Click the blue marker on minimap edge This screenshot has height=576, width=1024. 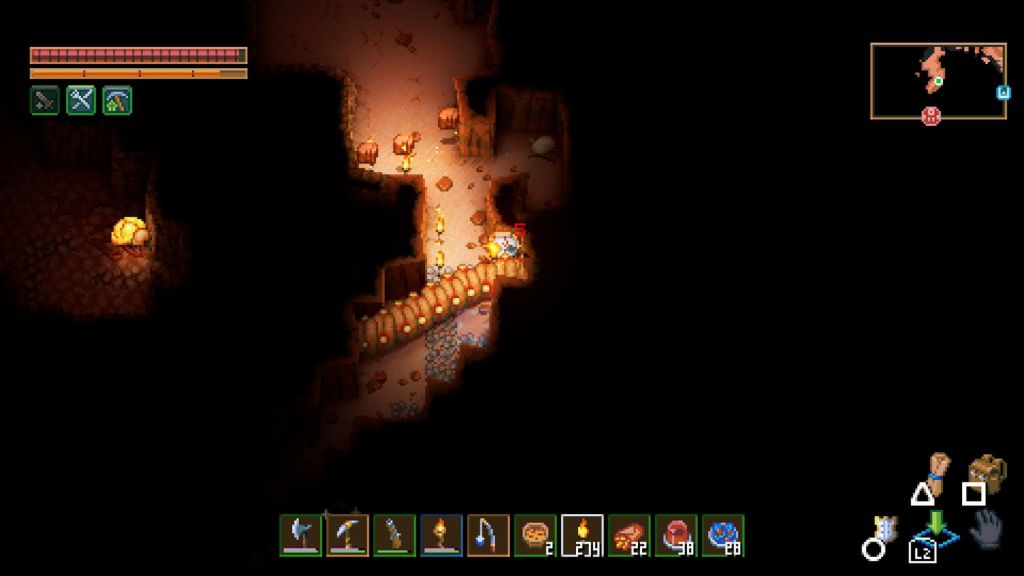1003,93
